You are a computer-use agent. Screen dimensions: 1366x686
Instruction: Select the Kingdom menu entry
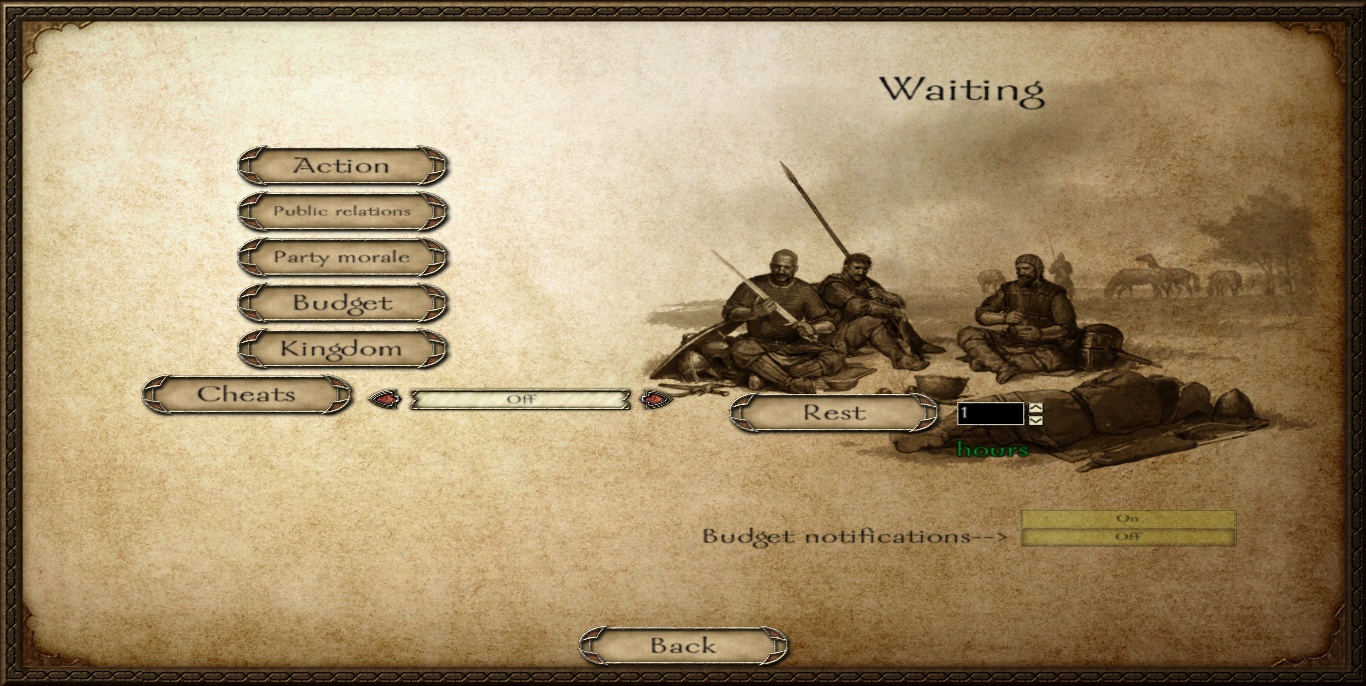tap(342, 349)
